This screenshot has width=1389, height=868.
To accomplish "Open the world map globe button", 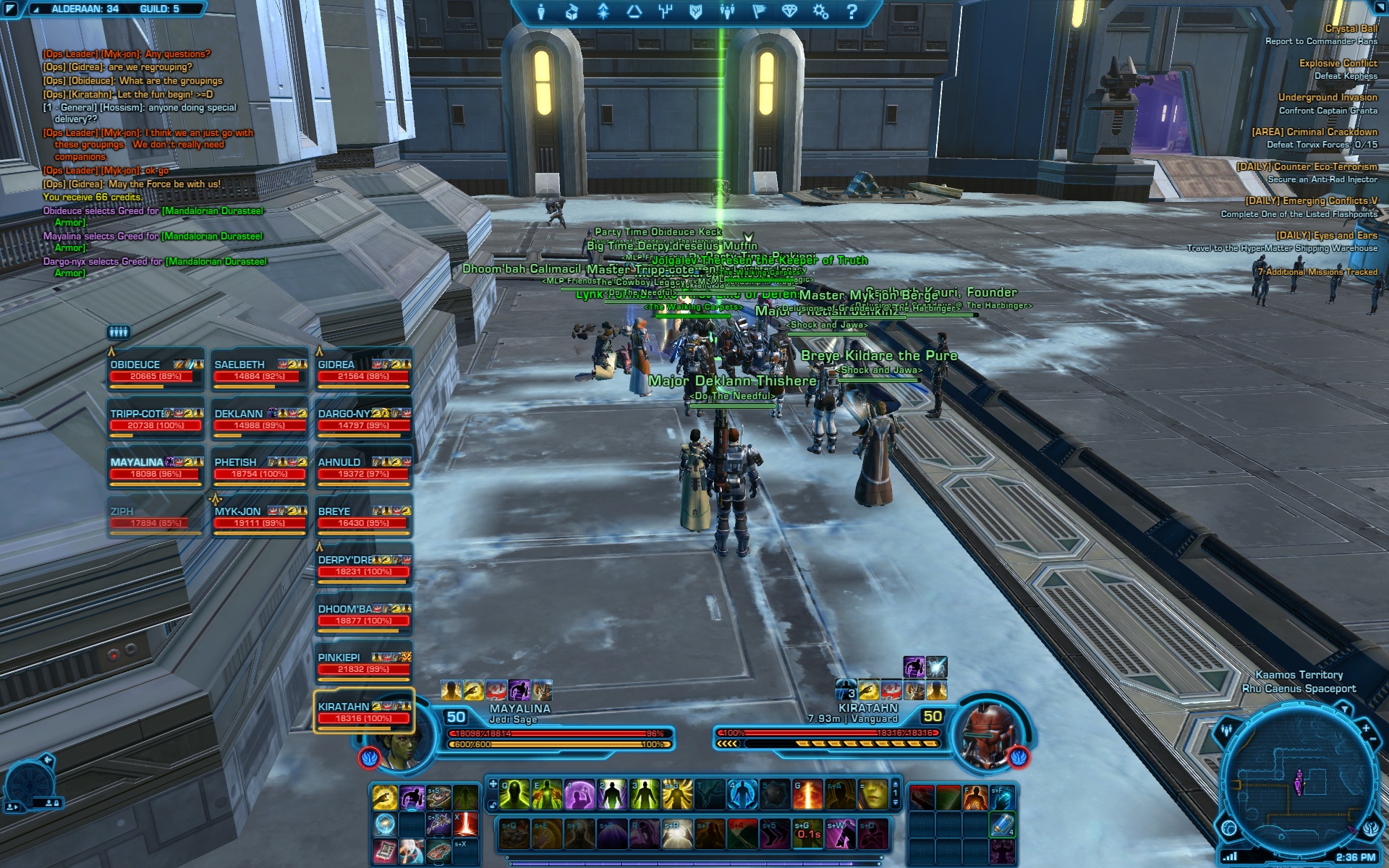I will (x=1229, y=827).
